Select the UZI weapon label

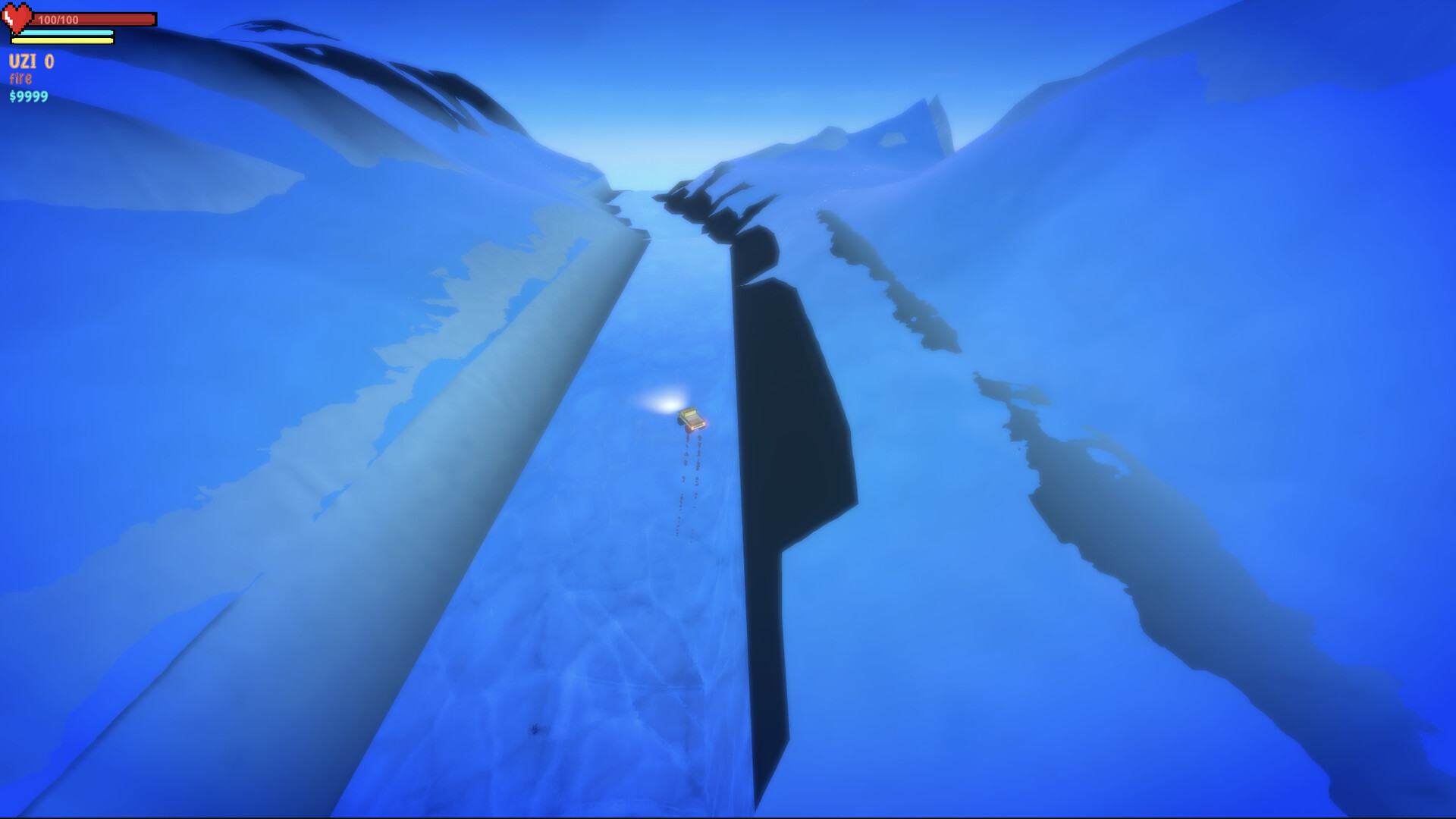pyautogui.click(x=23, y=61)
